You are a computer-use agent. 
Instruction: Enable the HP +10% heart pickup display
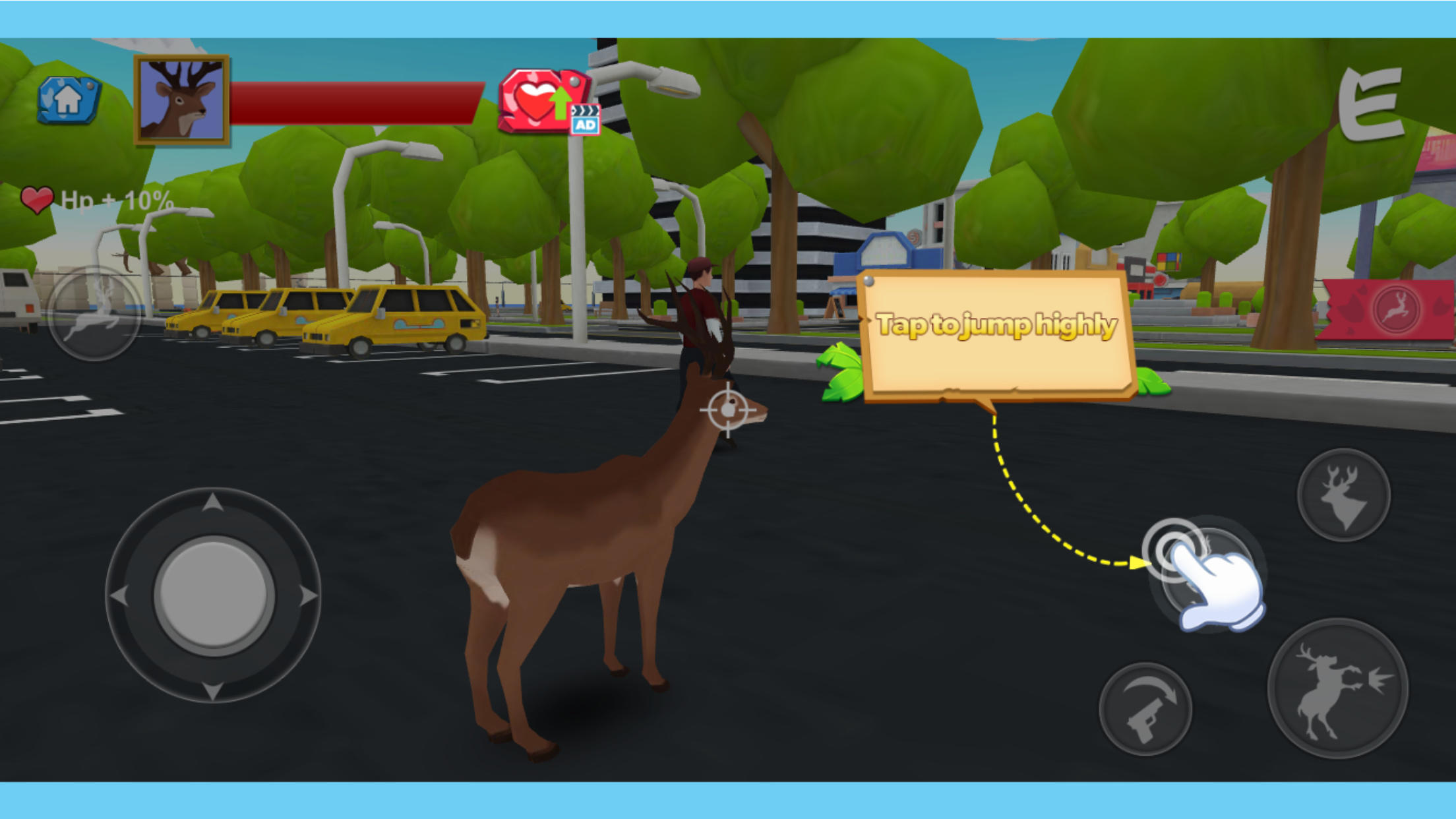pyautogui.click(x=38, y=198)
